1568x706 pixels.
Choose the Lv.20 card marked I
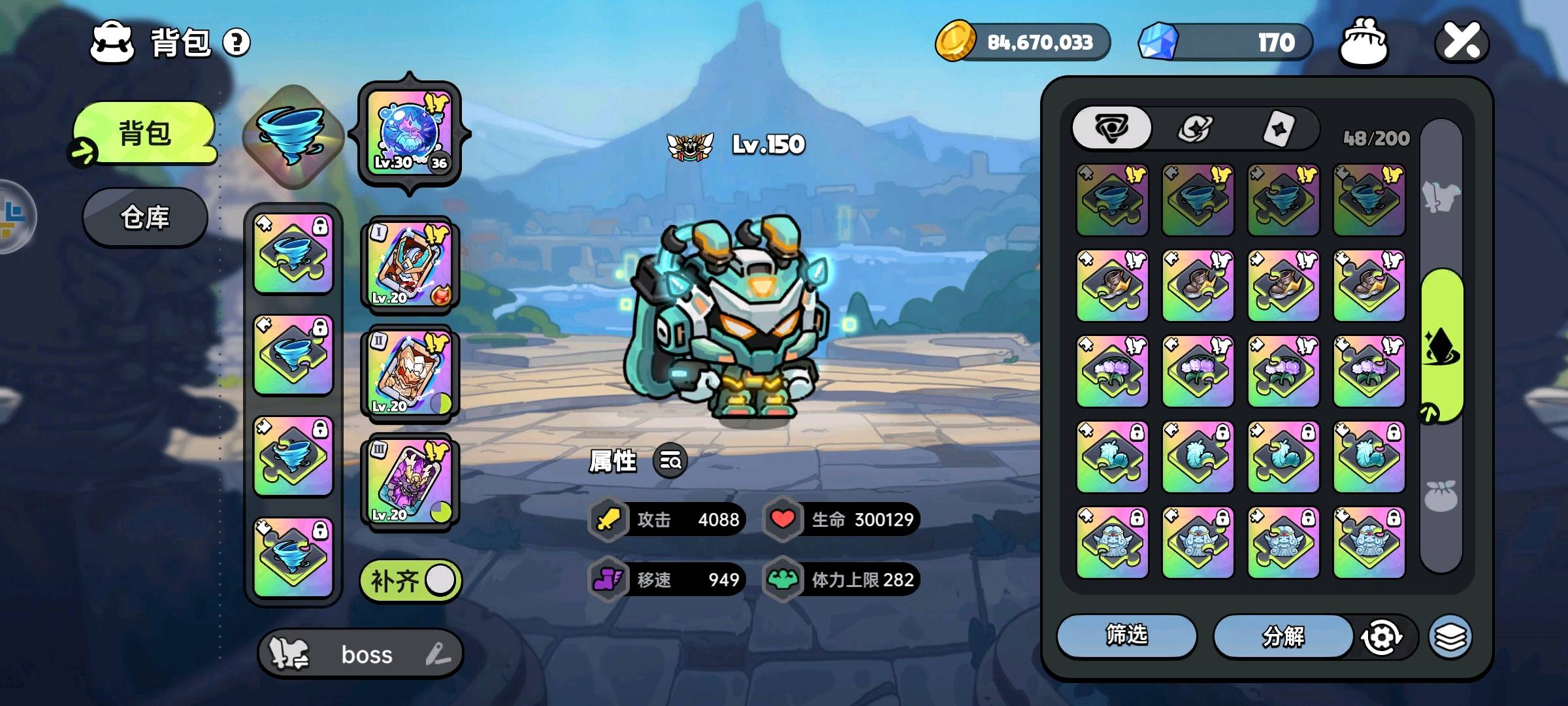[x=410, y=264]
